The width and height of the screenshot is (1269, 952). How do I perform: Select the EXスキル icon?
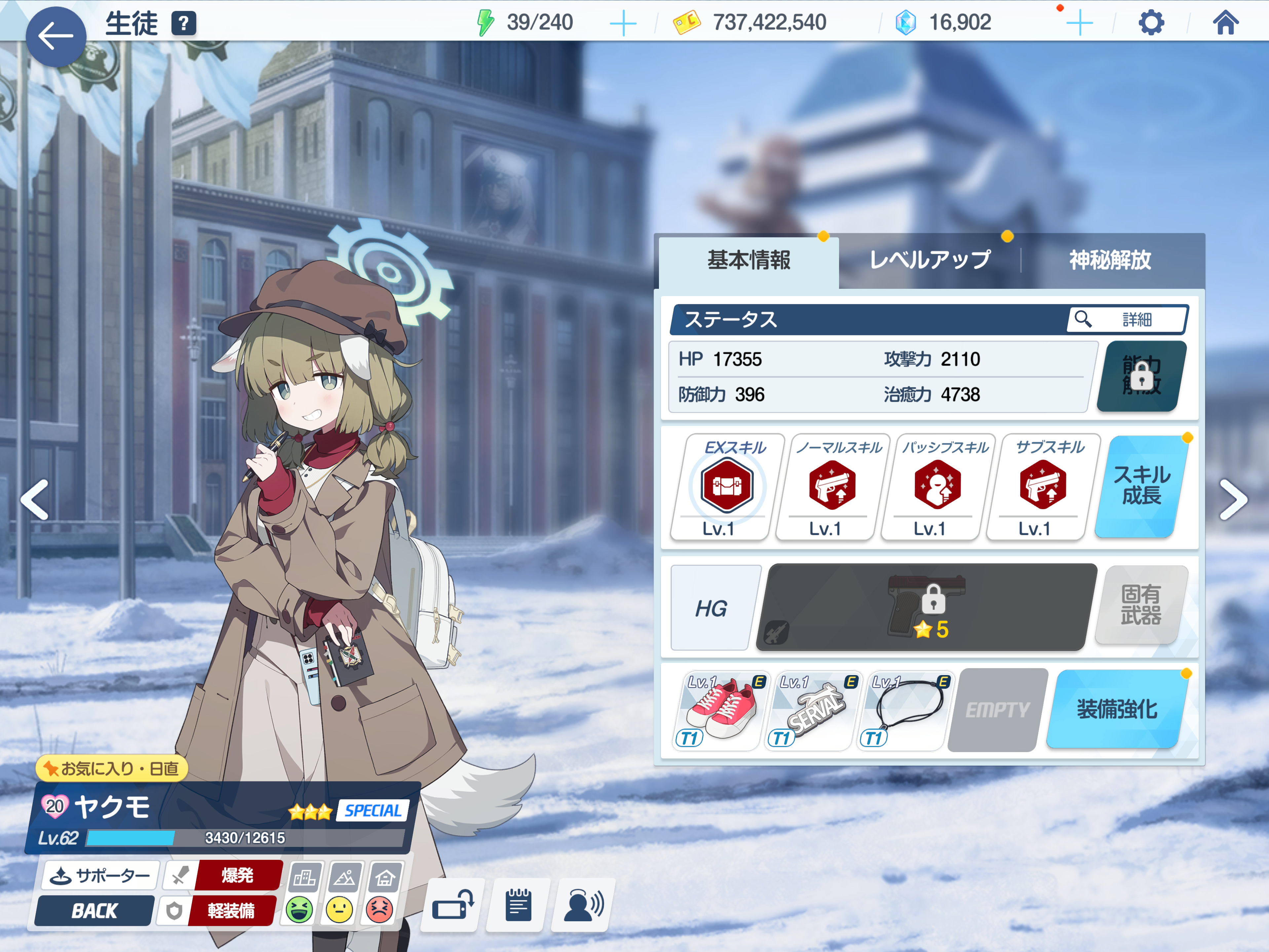coord(726,486)
